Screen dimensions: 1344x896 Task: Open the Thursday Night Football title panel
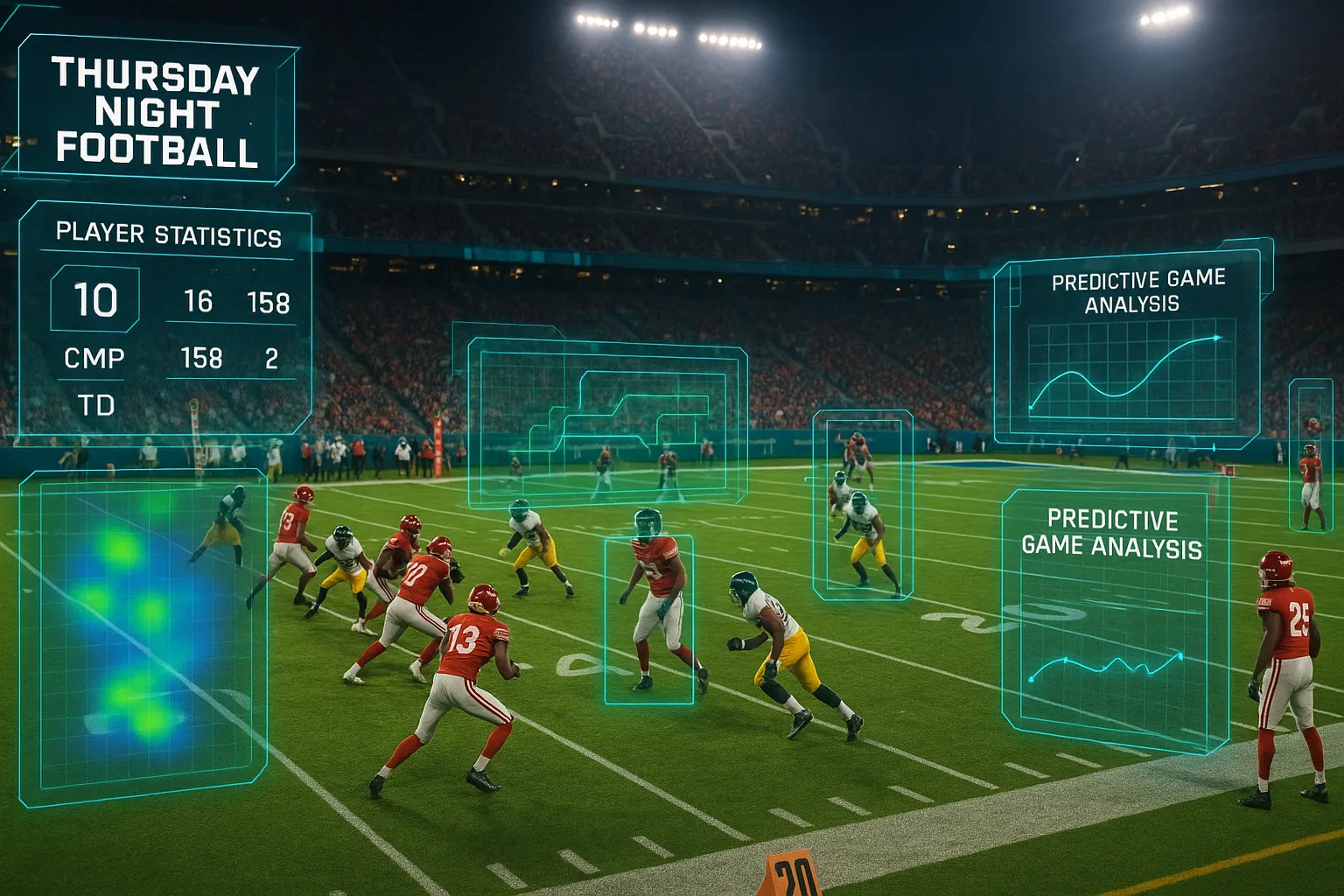(x=156, y=112)
